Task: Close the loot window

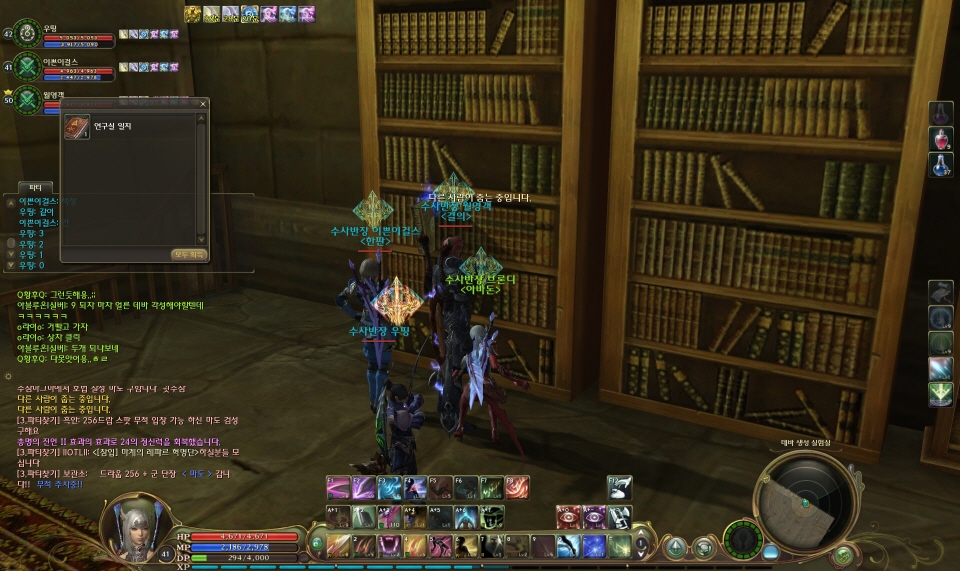Action: point(203,103)
